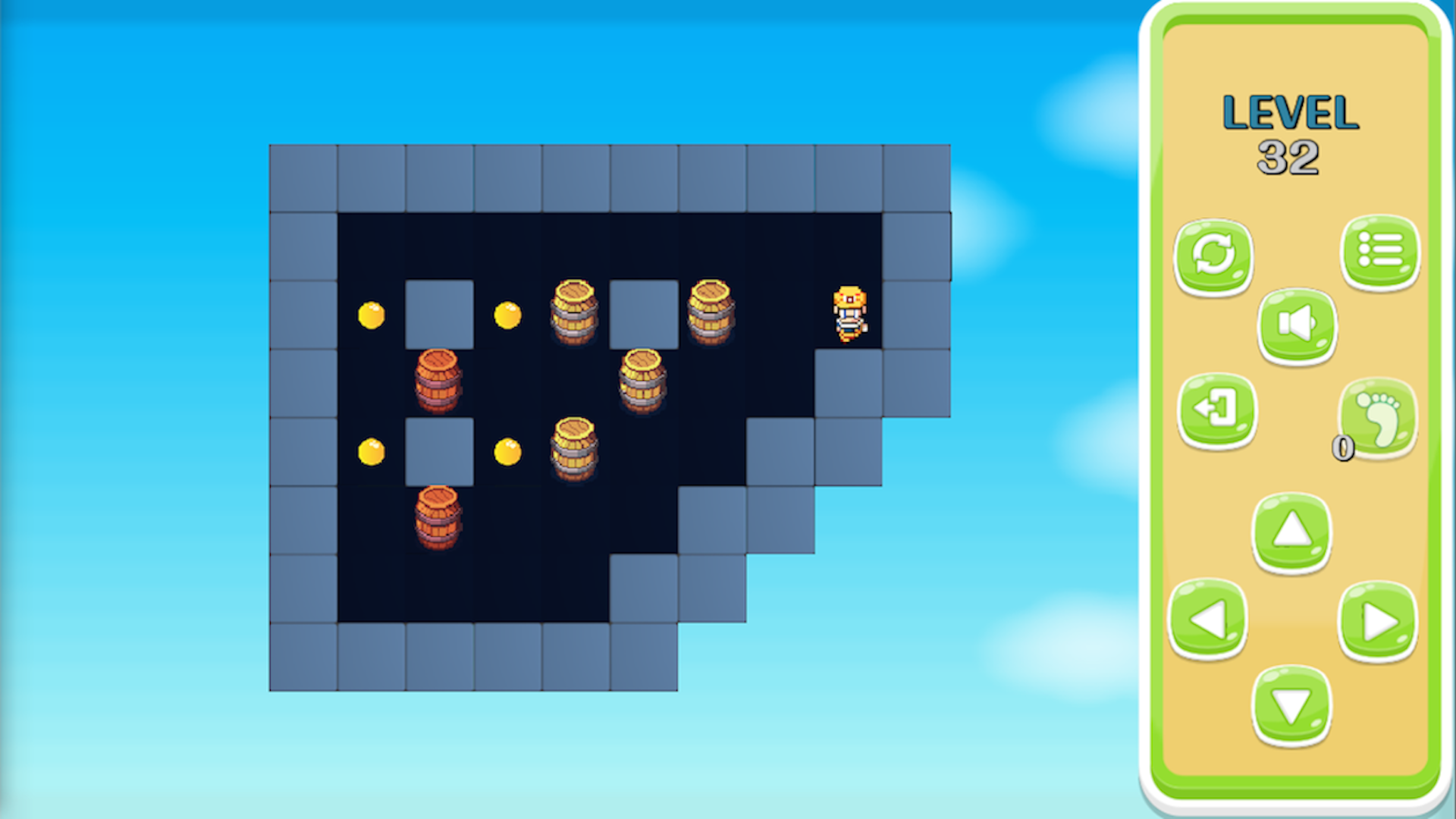The width and height of the screenshot is (1456, 819).
Task: Select the player character on the board
Action: coord(849,315)
